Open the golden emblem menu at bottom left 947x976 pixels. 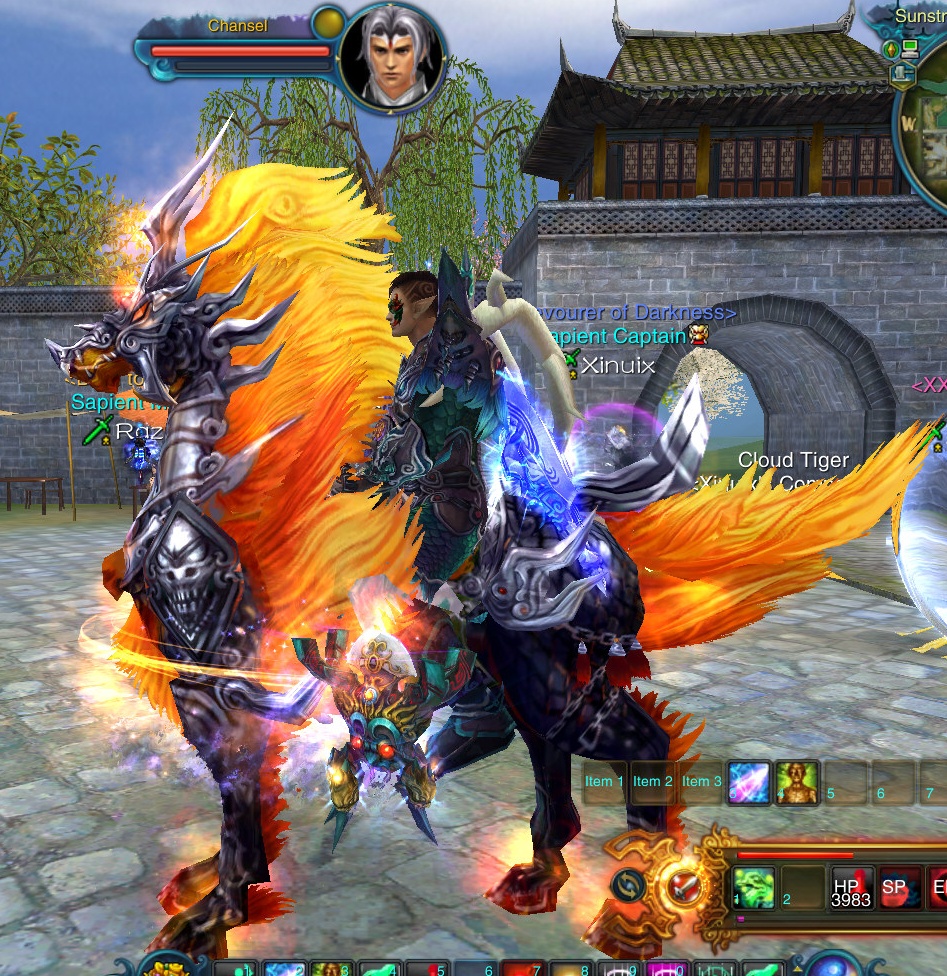[x=165, y=967]
